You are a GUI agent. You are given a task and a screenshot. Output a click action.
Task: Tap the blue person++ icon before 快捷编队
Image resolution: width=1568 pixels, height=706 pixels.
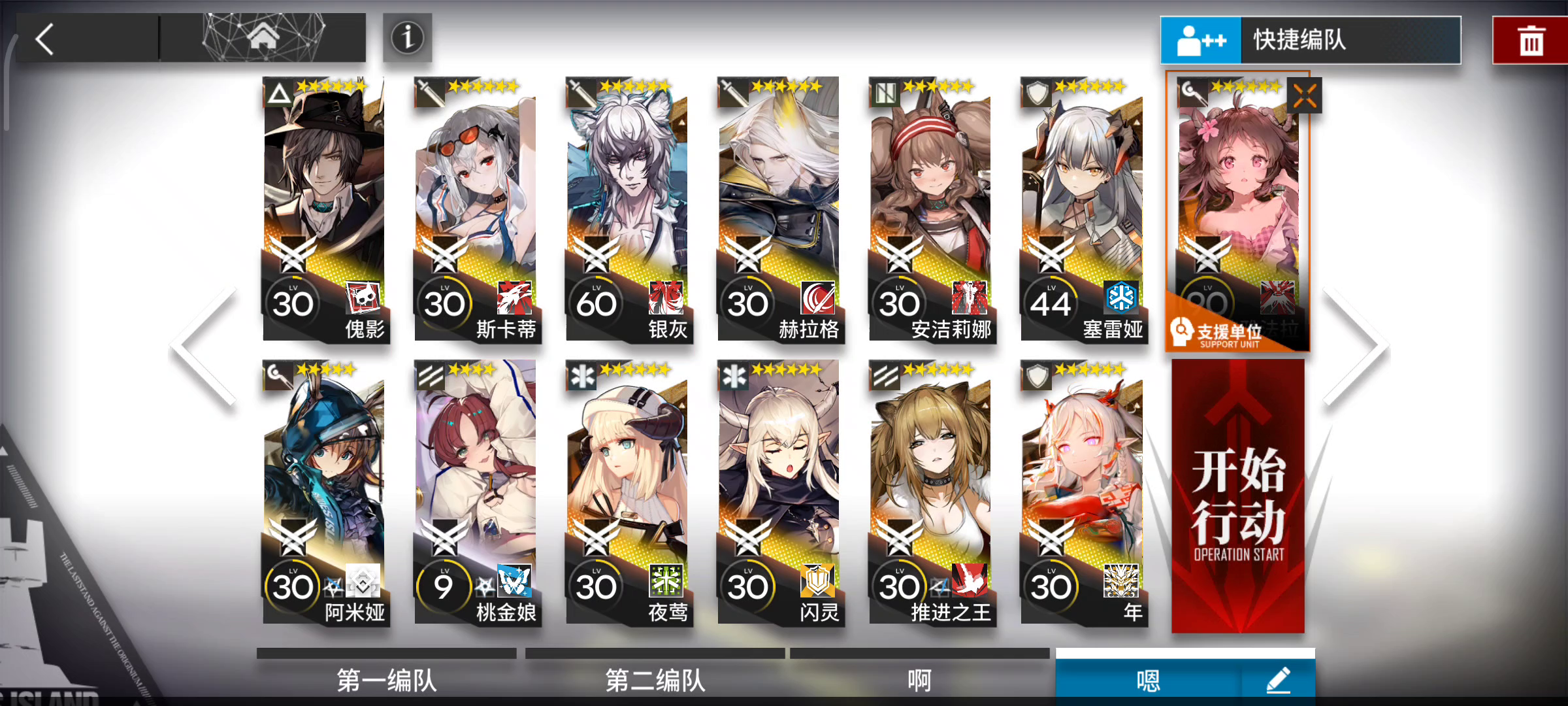click(1201, 38)
